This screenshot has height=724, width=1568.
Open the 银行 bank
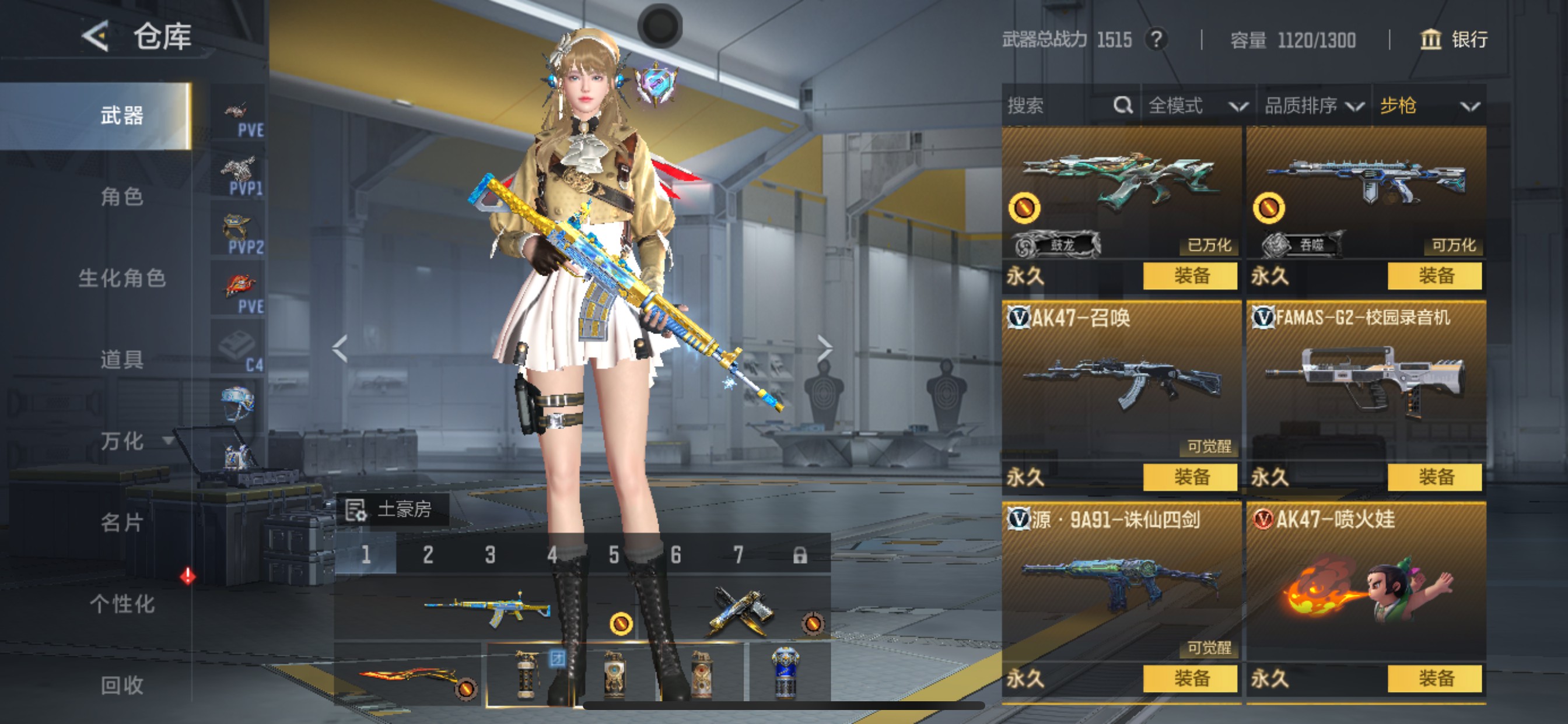(x=1454, y=40)
